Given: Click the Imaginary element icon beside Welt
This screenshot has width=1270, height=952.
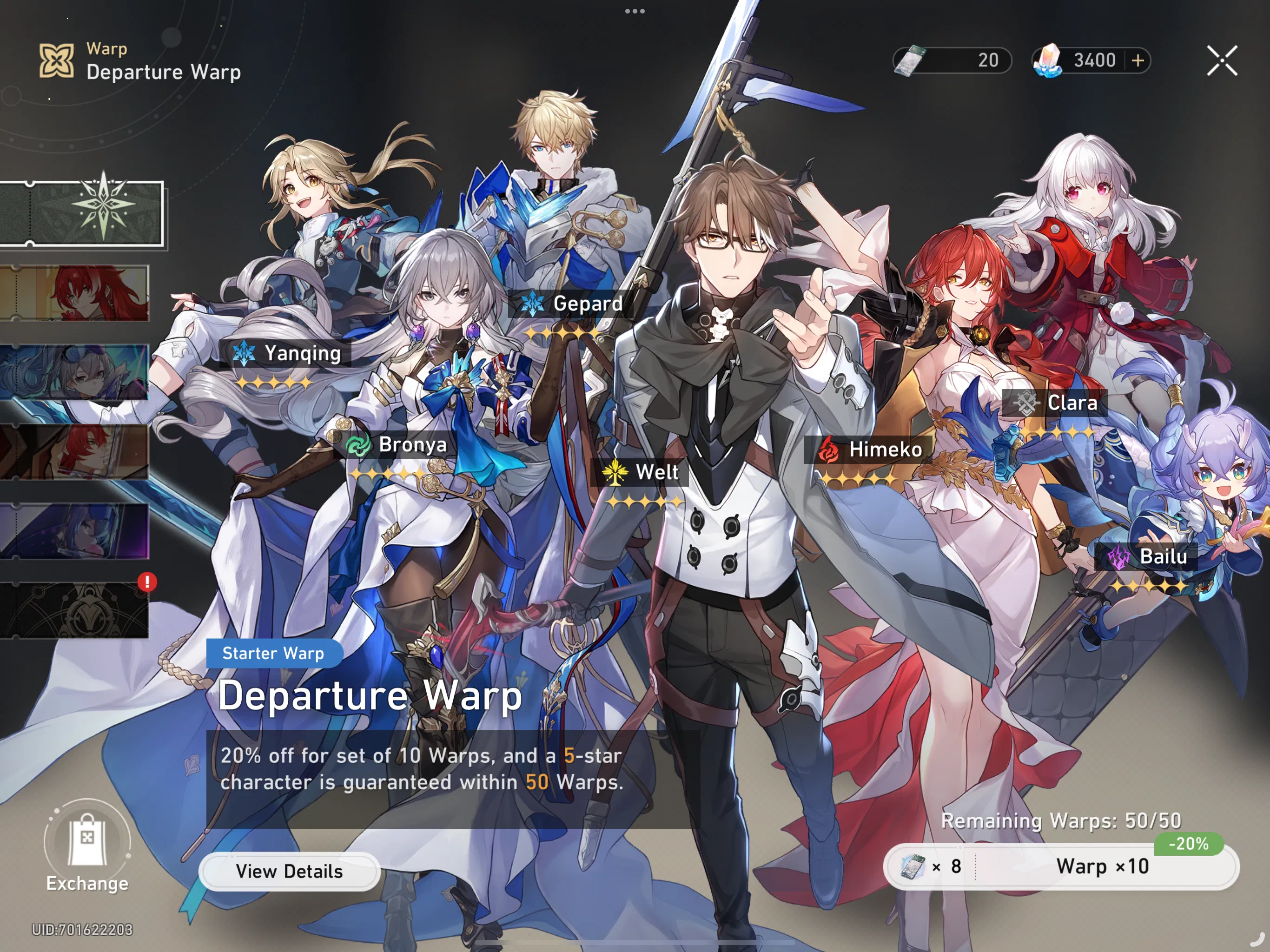Looking at the screenshot, I should click(x=615, y=472).
